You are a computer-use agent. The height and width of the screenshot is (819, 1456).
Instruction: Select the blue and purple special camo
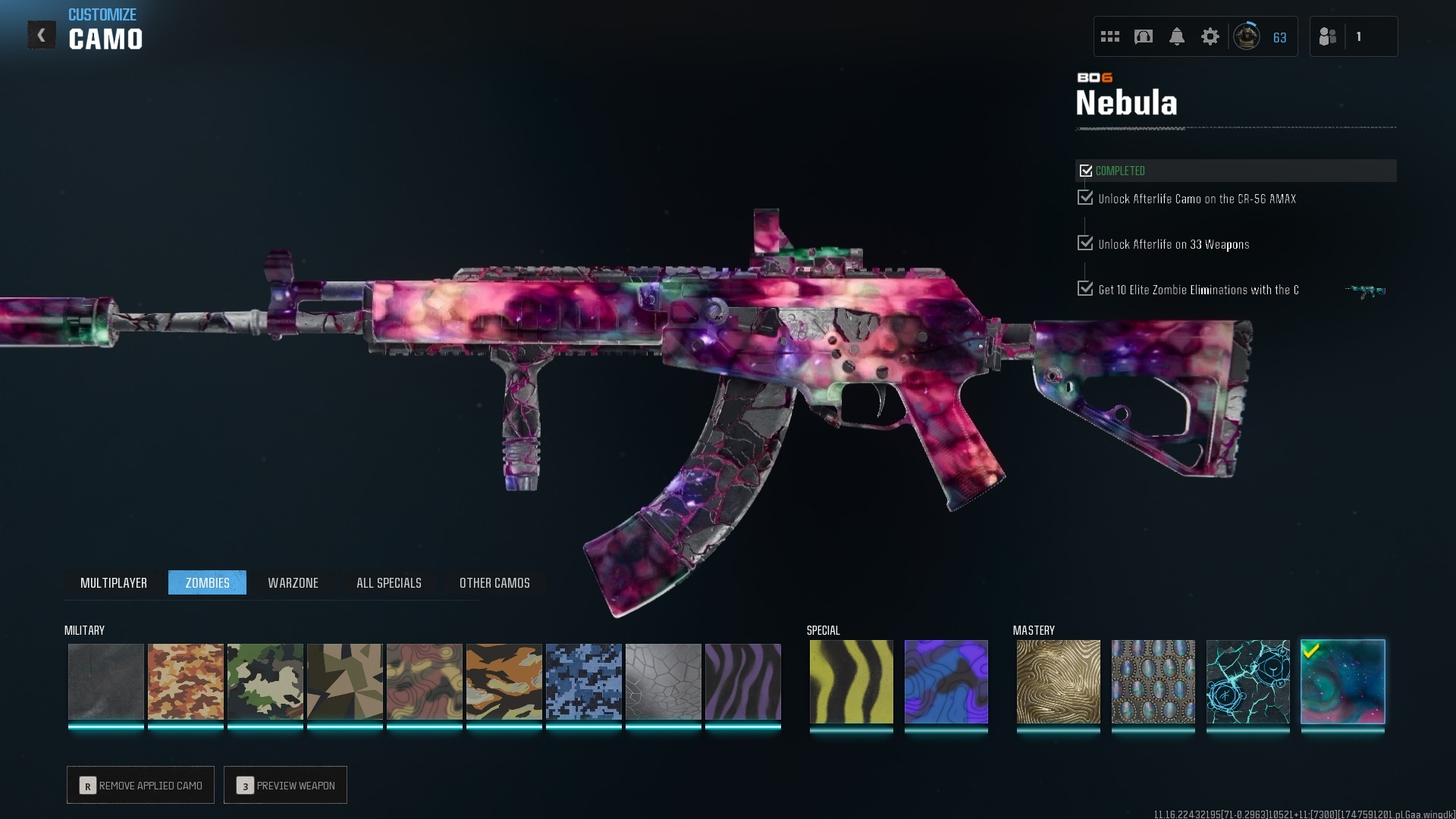pyautogui.click(x=946, y=682)
